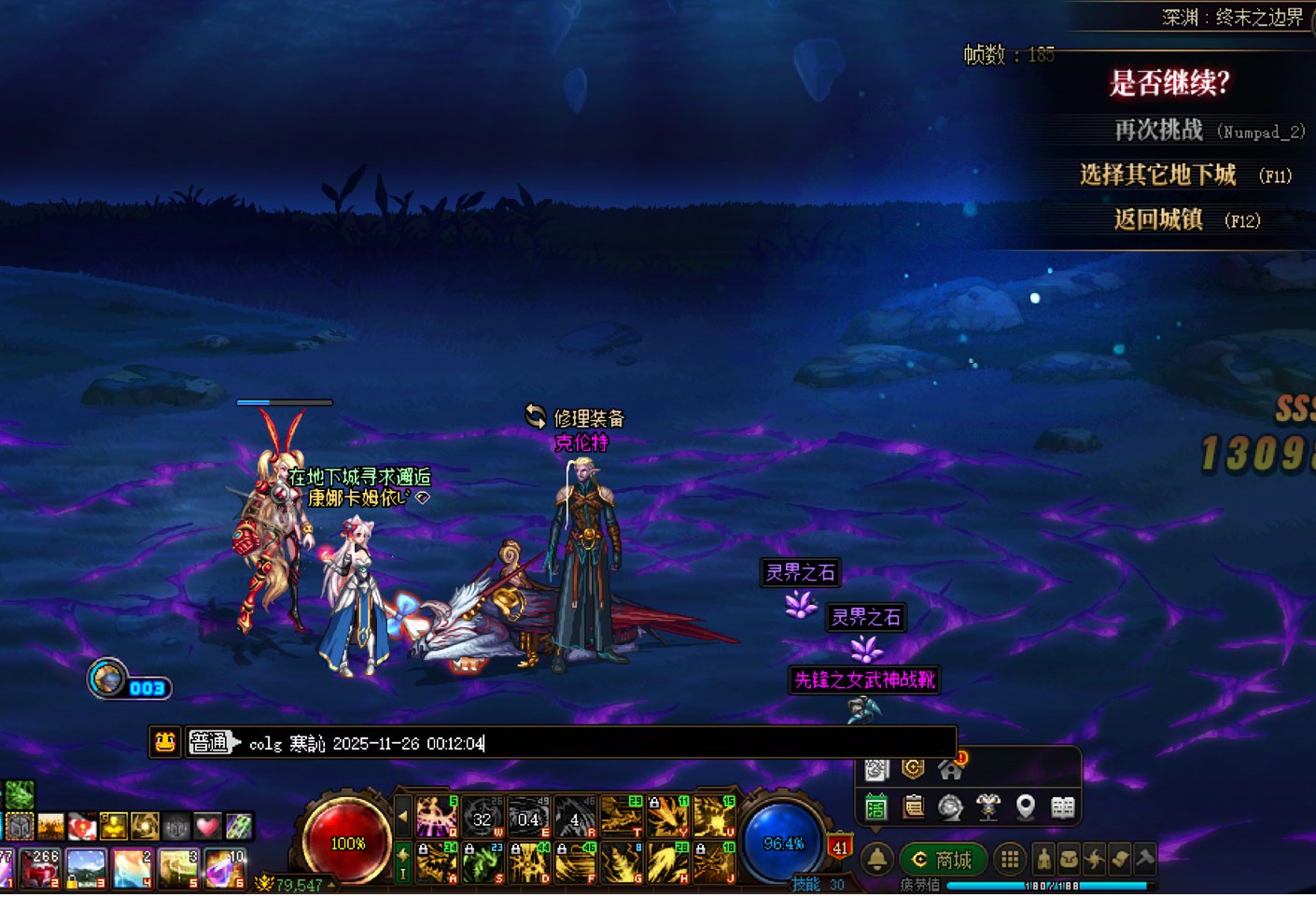The image size is (1316, 911).
Task: Click the hammer repair icon
Action: pos(1144,859)
